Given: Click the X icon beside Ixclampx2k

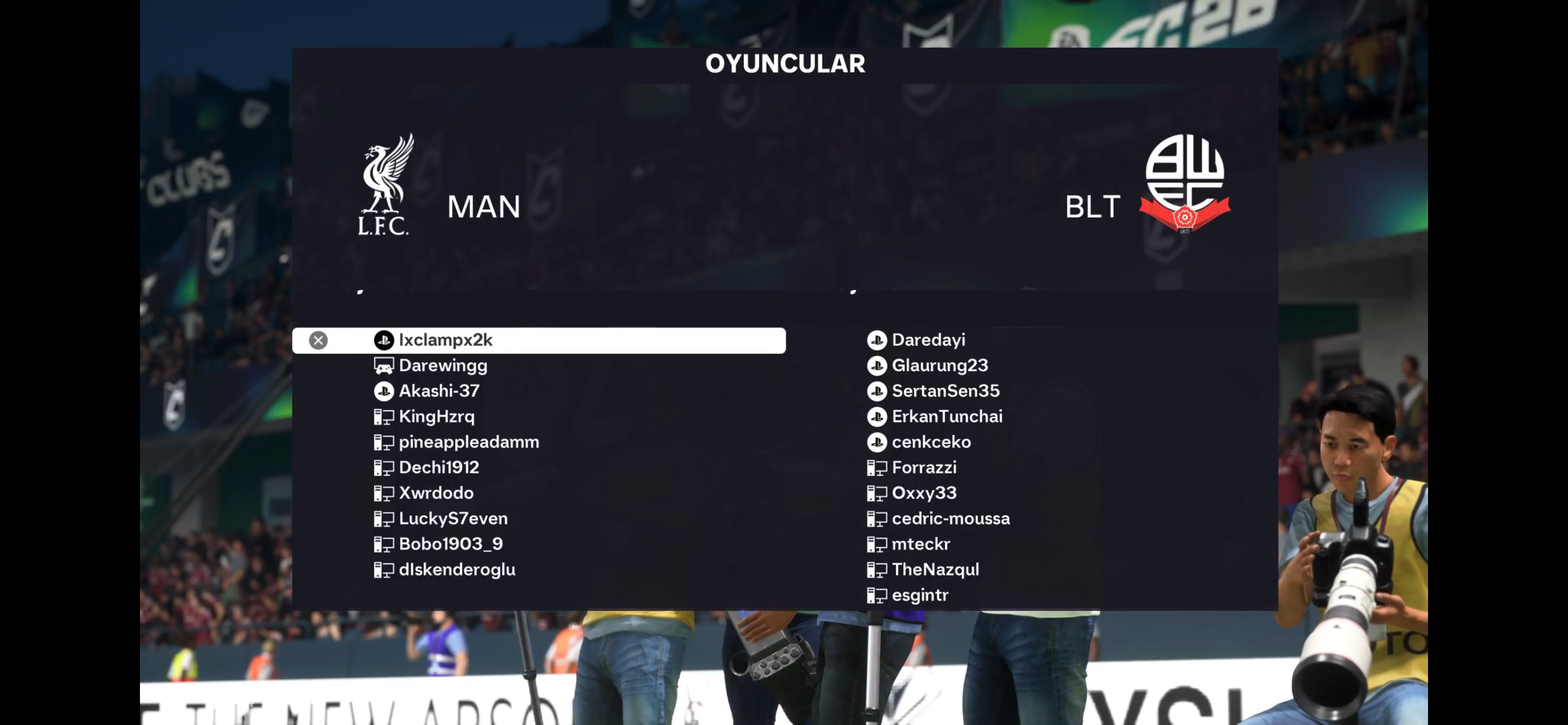Looking at the screenshot, I should tap(318, 340).
